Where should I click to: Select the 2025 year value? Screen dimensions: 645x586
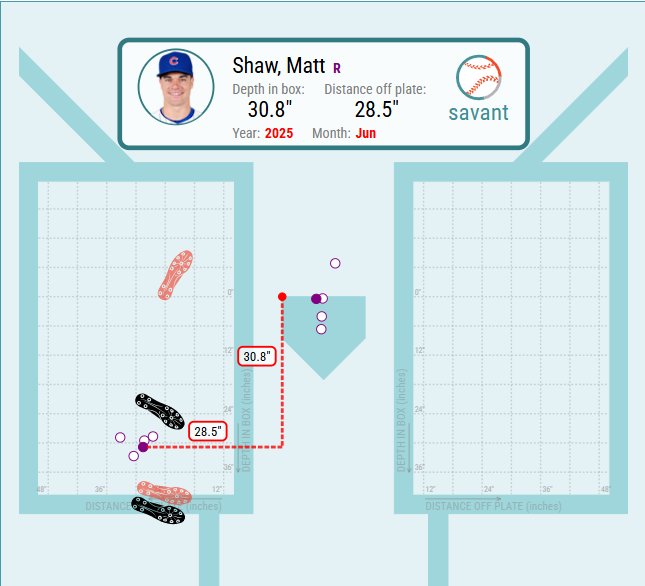click(x=279, y=133)
